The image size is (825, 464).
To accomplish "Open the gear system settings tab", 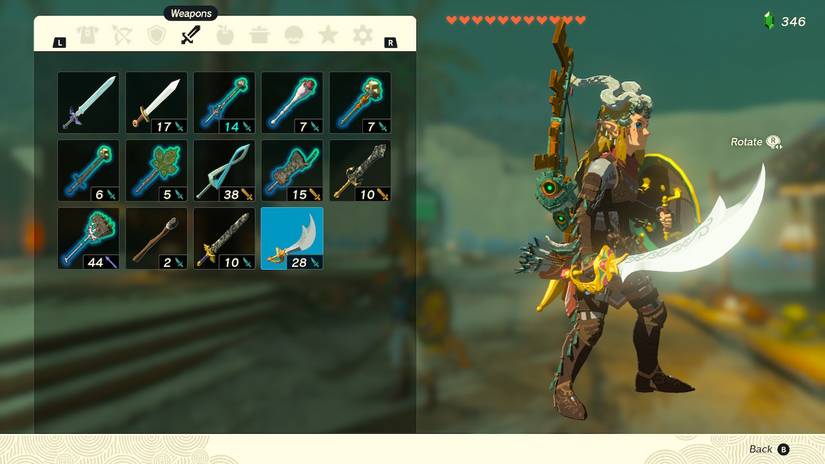I will tap(362, 37).
